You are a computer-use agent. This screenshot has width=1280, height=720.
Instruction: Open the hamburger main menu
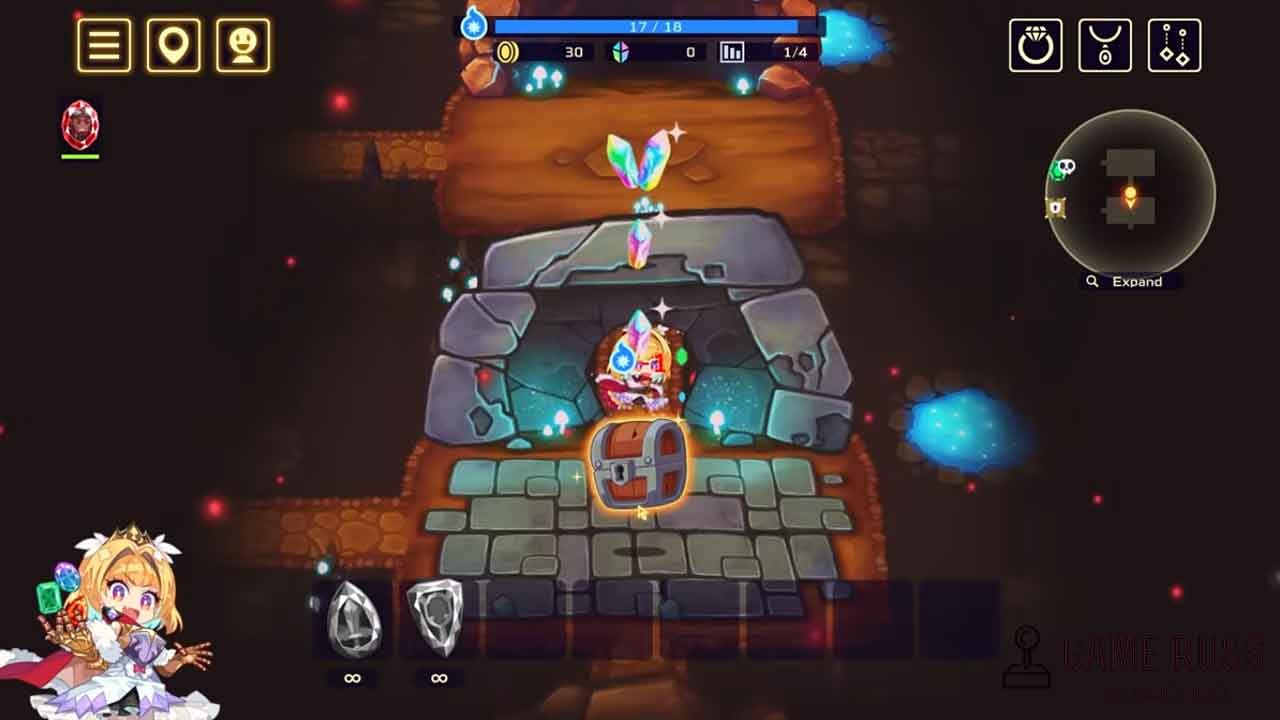click(104, 45)
